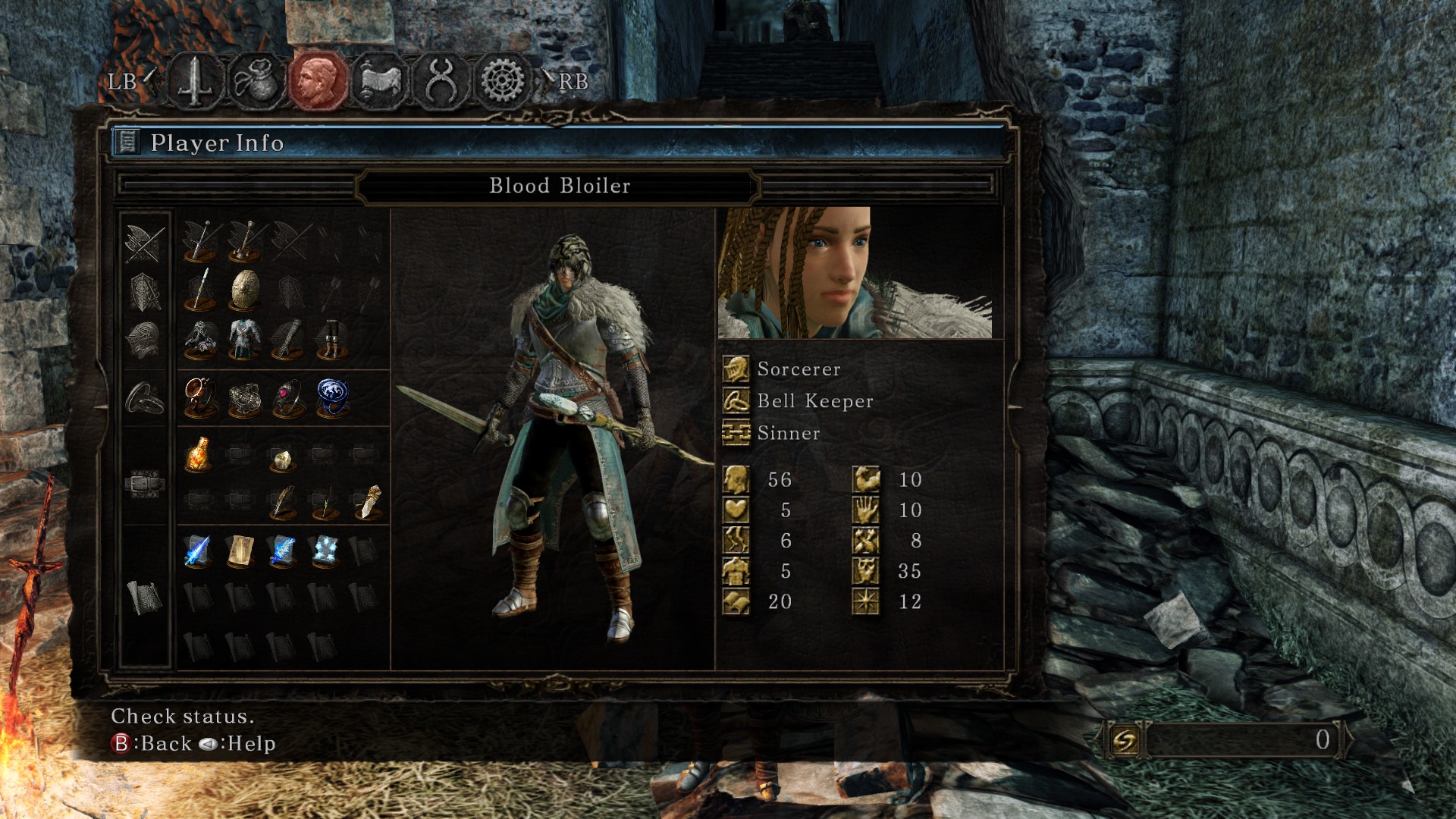
Task: Select the gauntlets armor slot
Action: pyautogui.click(x=287, y=339)
